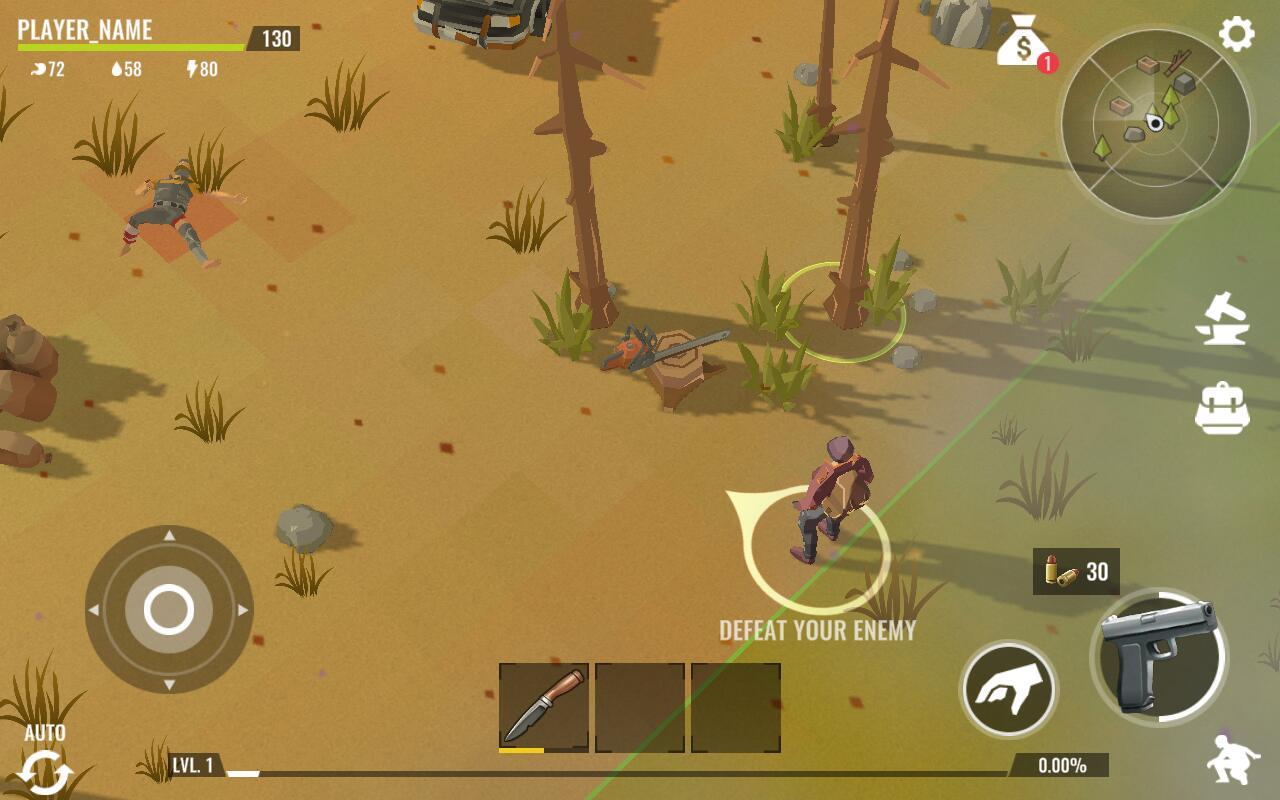The image size is (1280, 800).
Task: Open the backpack inventory
Action: [1222, 407]
